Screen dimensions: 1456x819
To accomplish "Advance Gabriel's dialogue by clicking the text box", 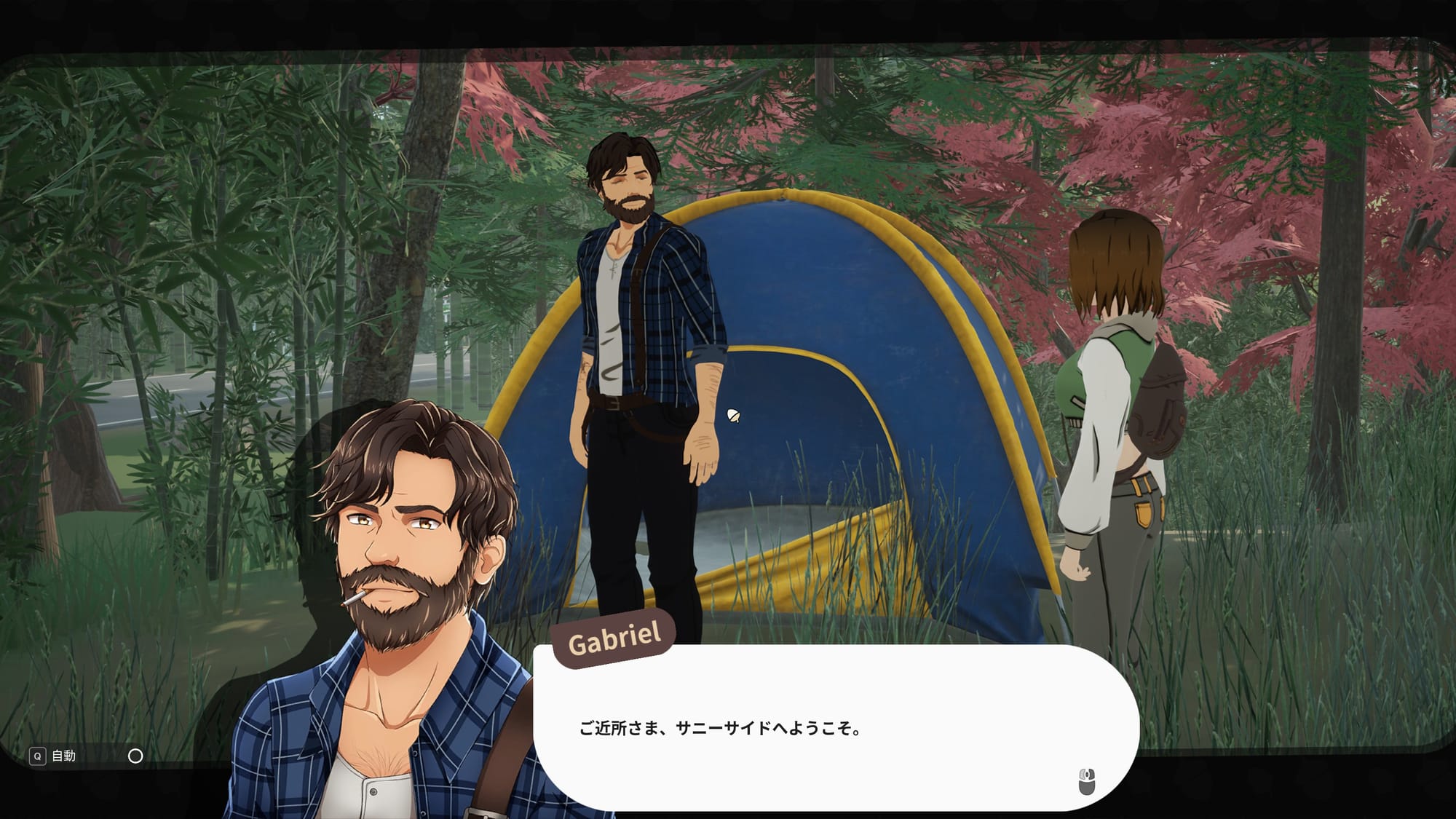I will coord(836,728).
